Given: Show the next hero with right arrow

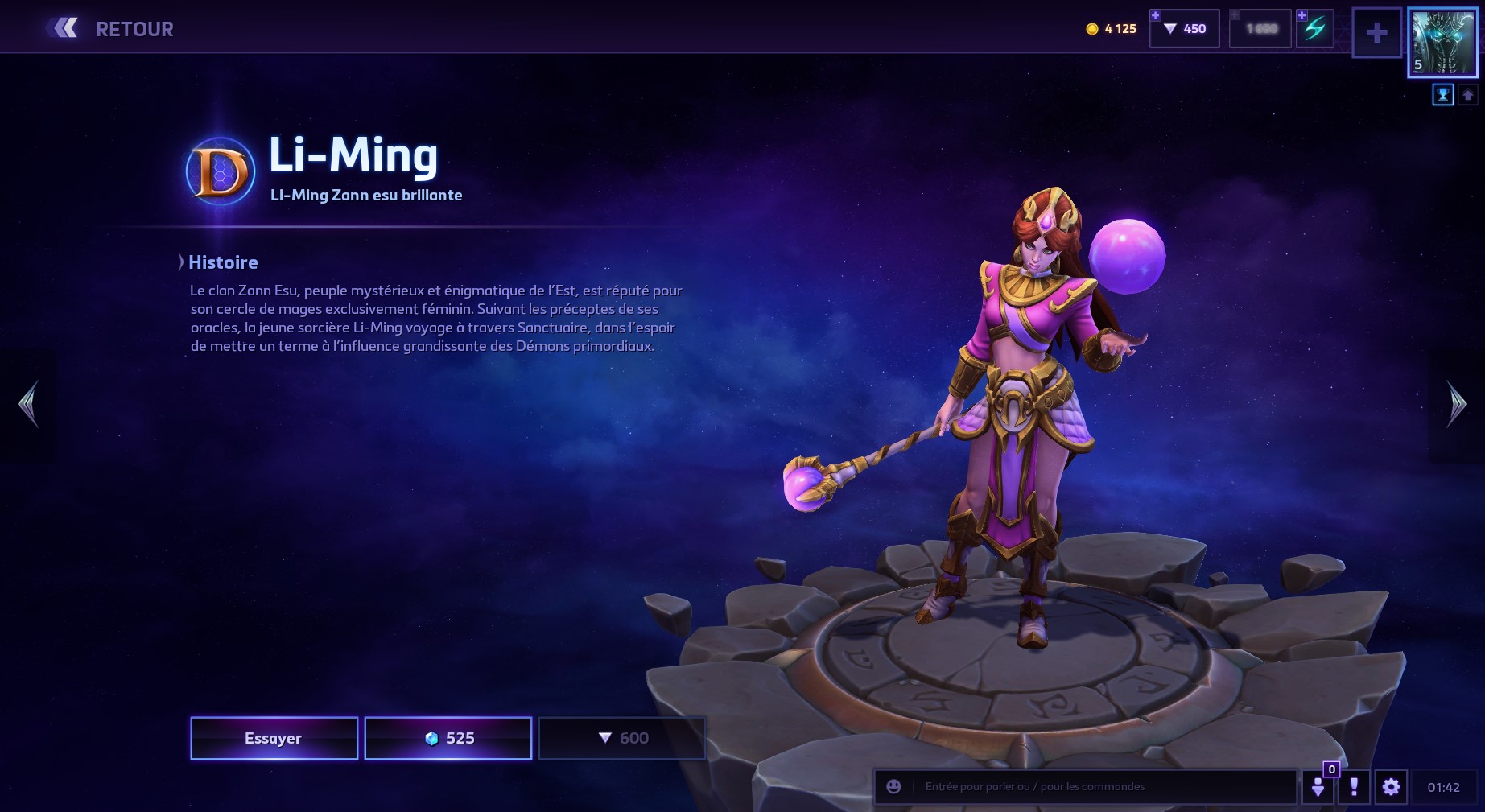Looking at the screenshot, I should [1456, 404].
